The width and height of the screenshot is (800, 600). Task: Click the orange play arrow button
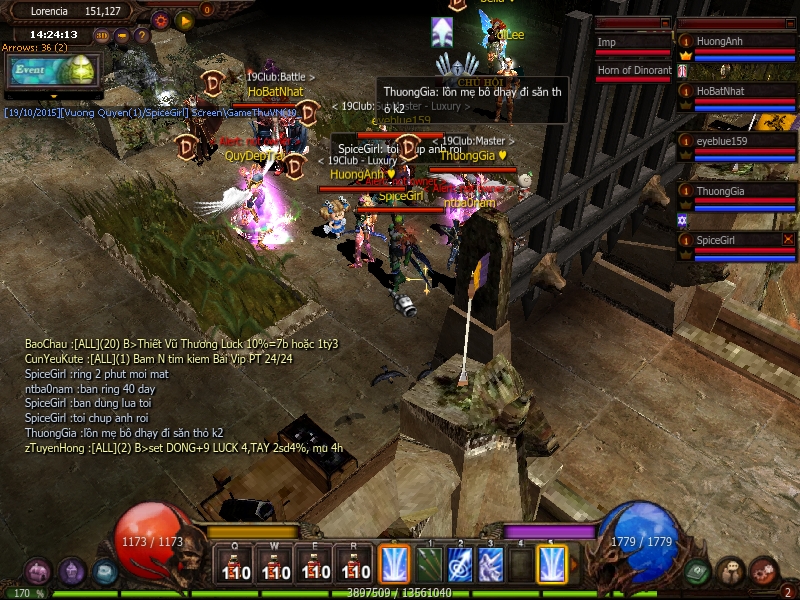coord(184,19)
